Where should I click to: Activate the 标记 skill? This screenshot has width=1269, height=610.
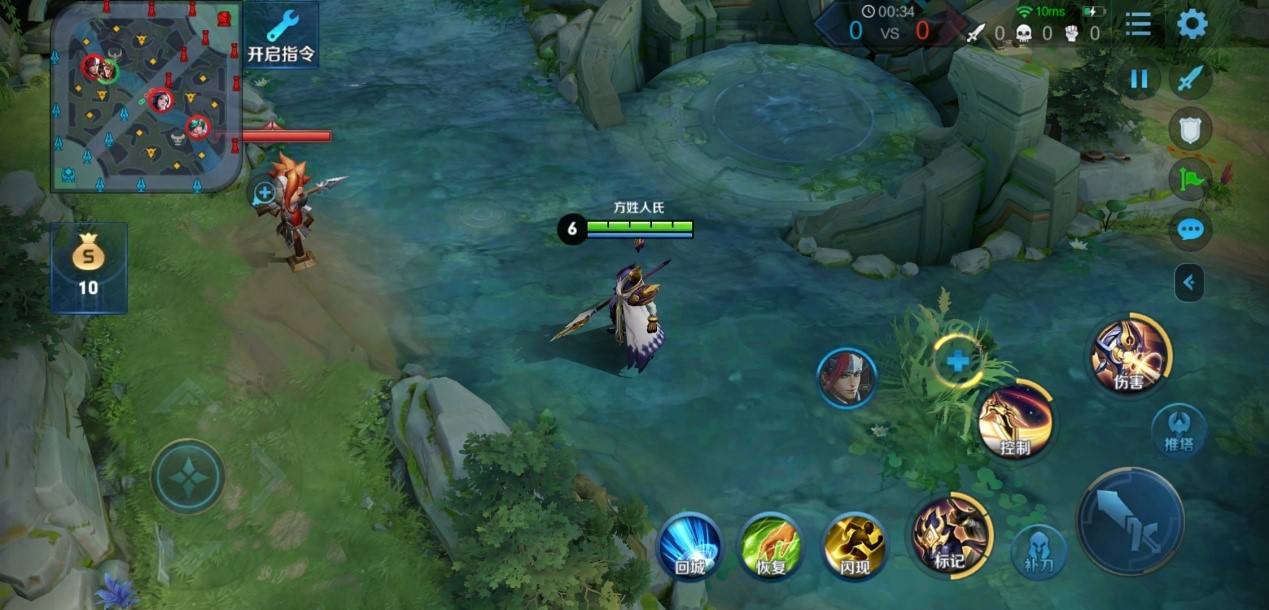pos(949,535)
